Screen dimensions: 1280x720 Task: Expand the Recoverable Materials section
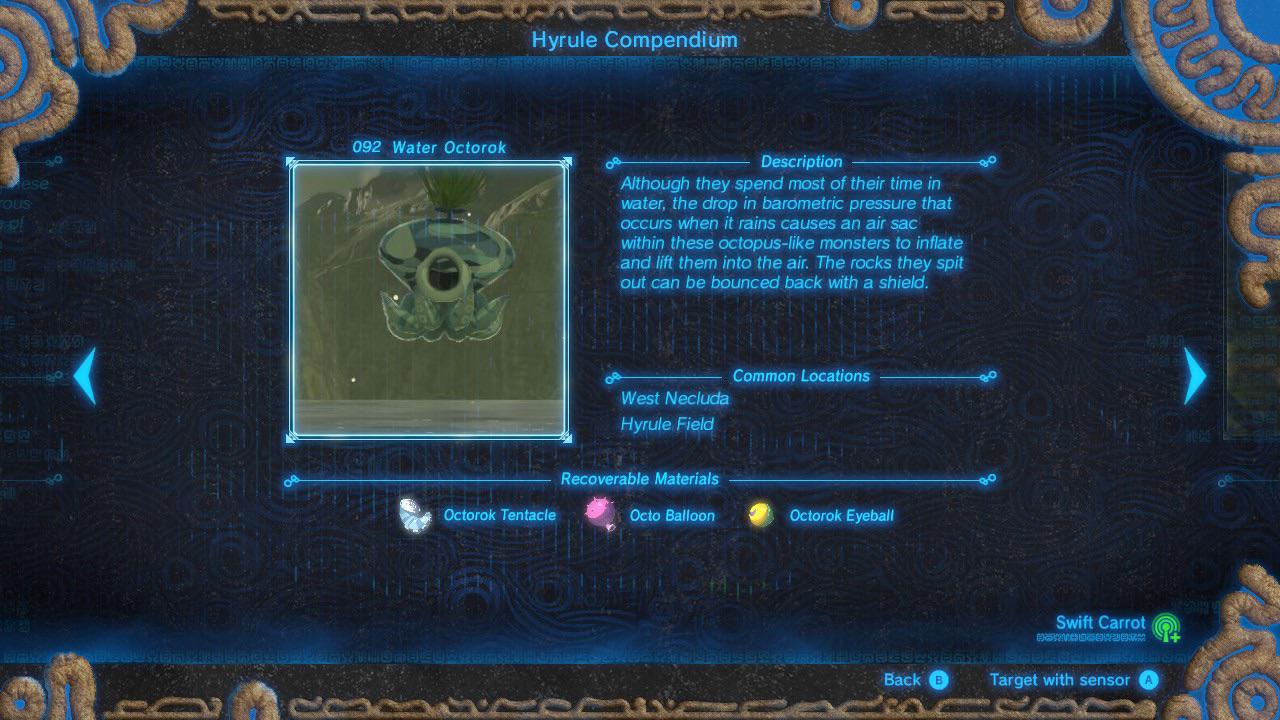[640, 479]
